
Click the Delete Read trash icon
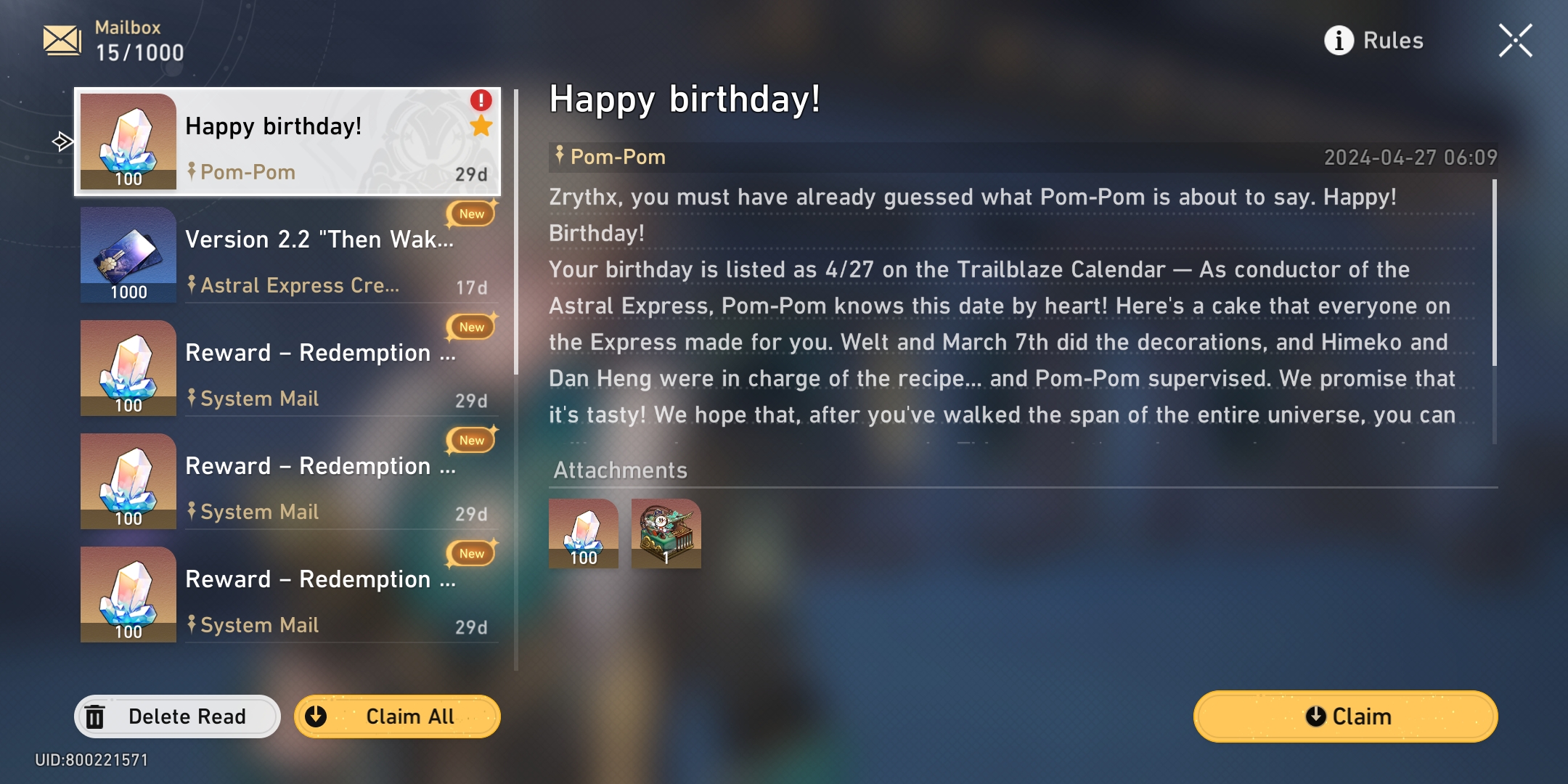click(95, 716)
